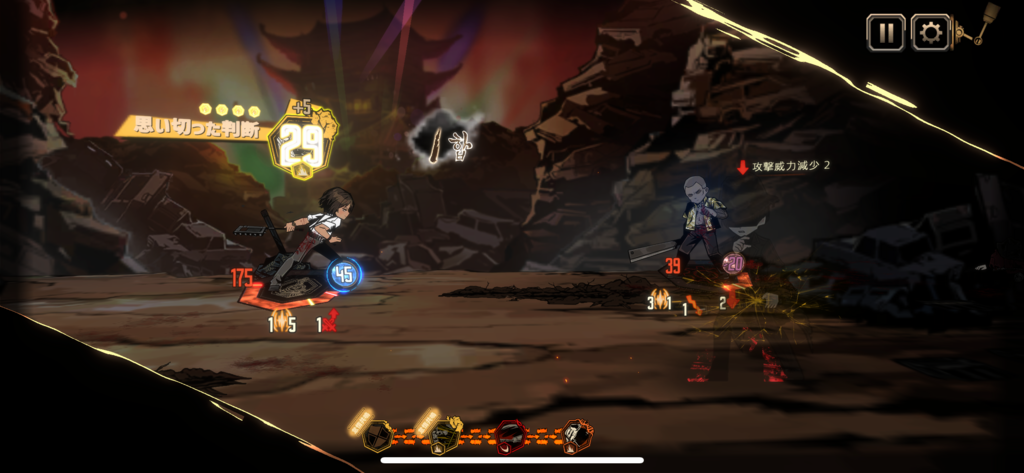Select the orange gauntlet skill icon
This screenshot has height=473, width=1024.
click(x=576, y=436)
